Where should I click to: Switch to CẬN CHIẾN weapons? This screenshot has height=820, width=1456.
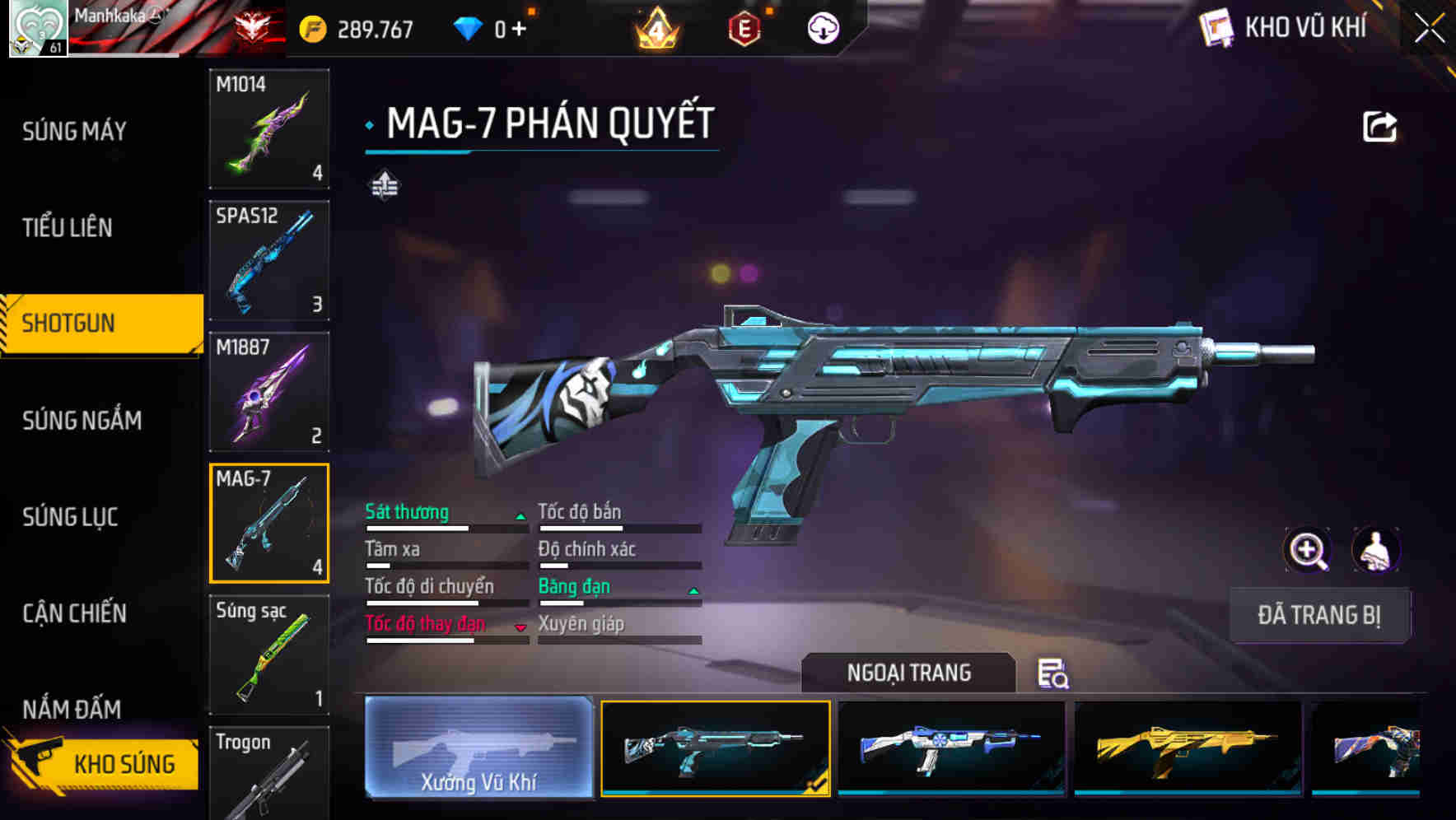74,613
